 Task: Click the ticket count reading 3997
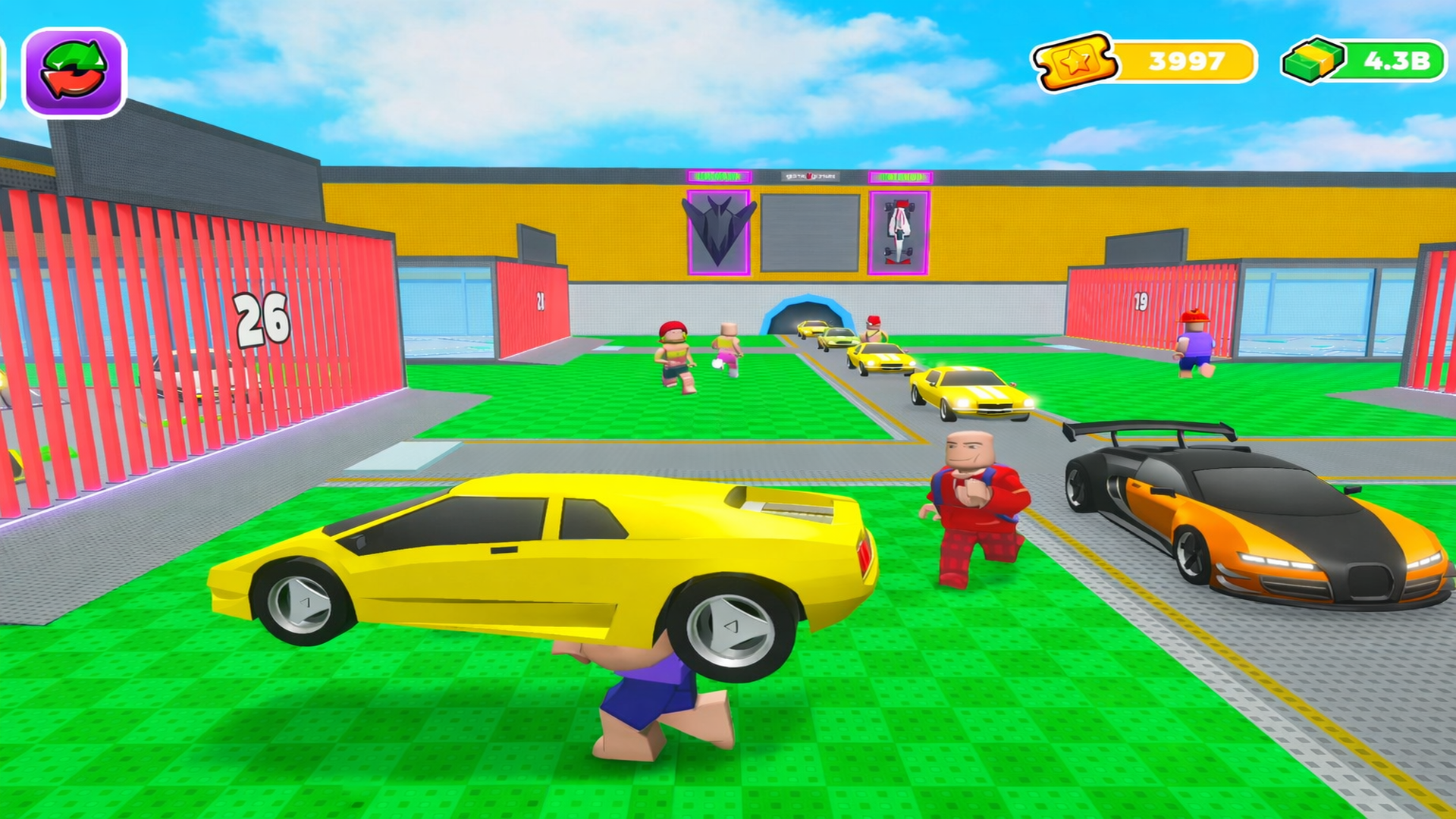pos(1185,58)
